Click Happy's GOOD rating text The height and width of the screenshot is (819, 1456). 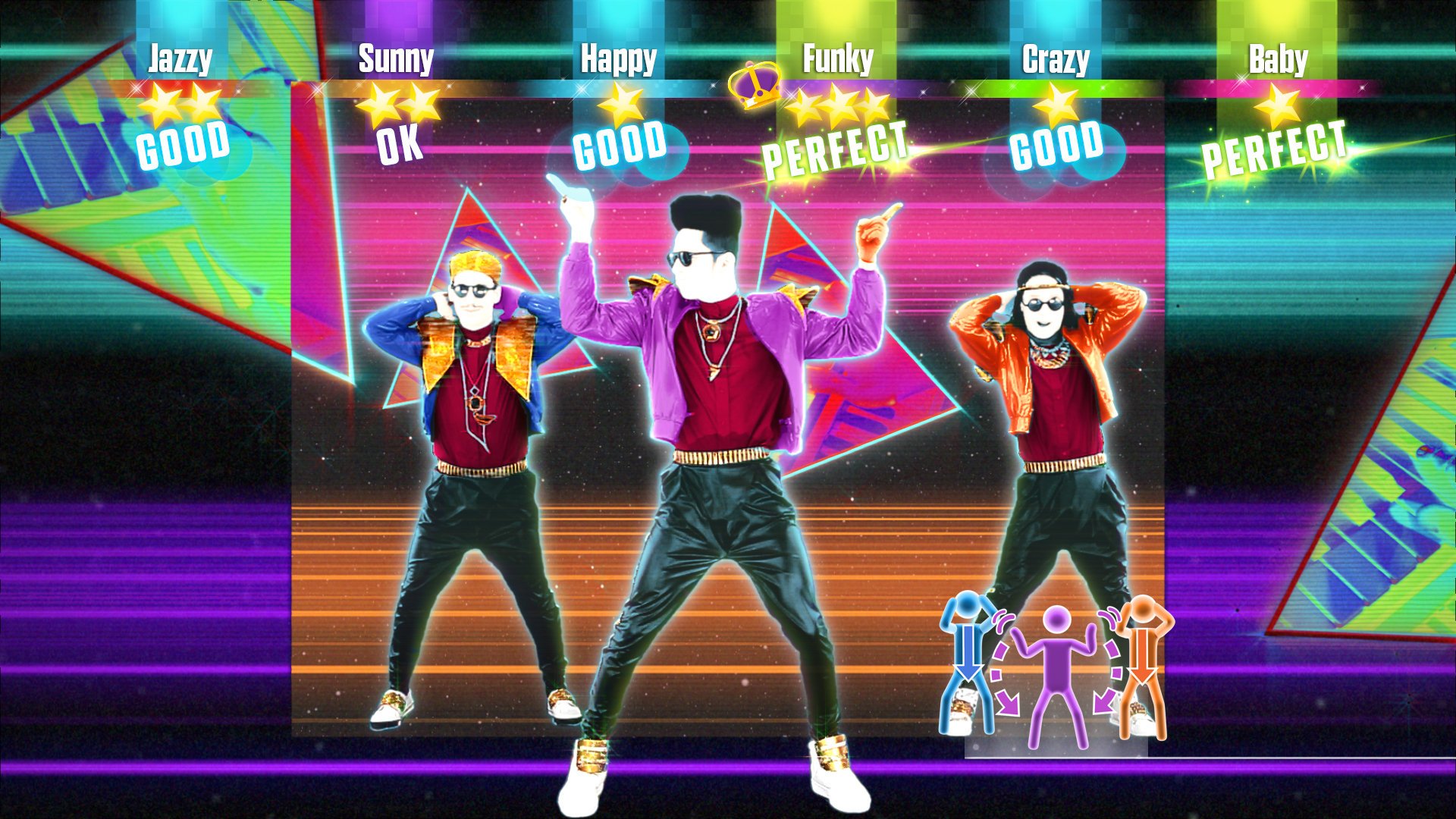pos(619,146)
